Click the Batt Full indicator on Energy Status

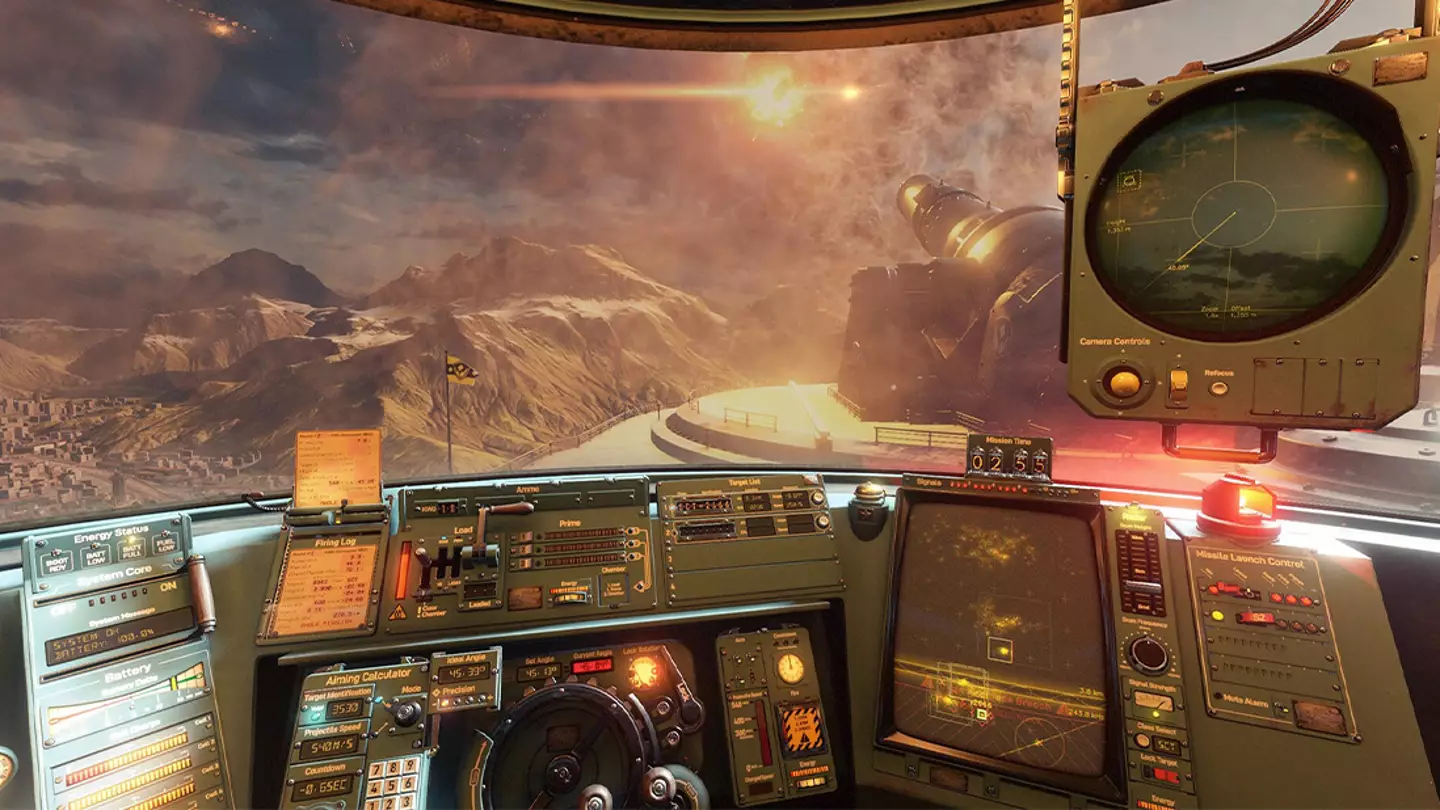(x=132, y=550)
